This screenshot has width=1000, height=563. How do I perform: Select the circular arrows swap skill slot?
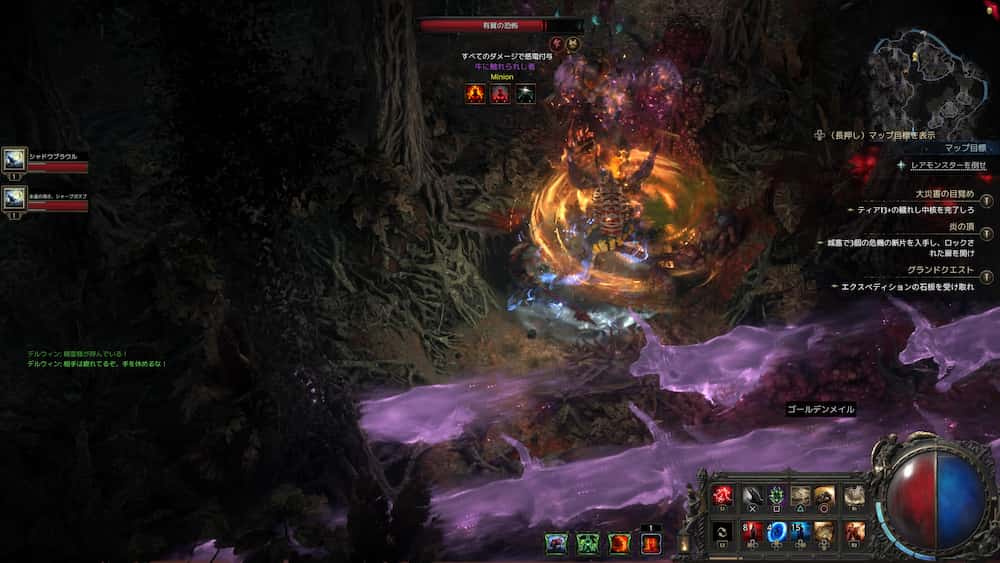[x=722, y=530]
